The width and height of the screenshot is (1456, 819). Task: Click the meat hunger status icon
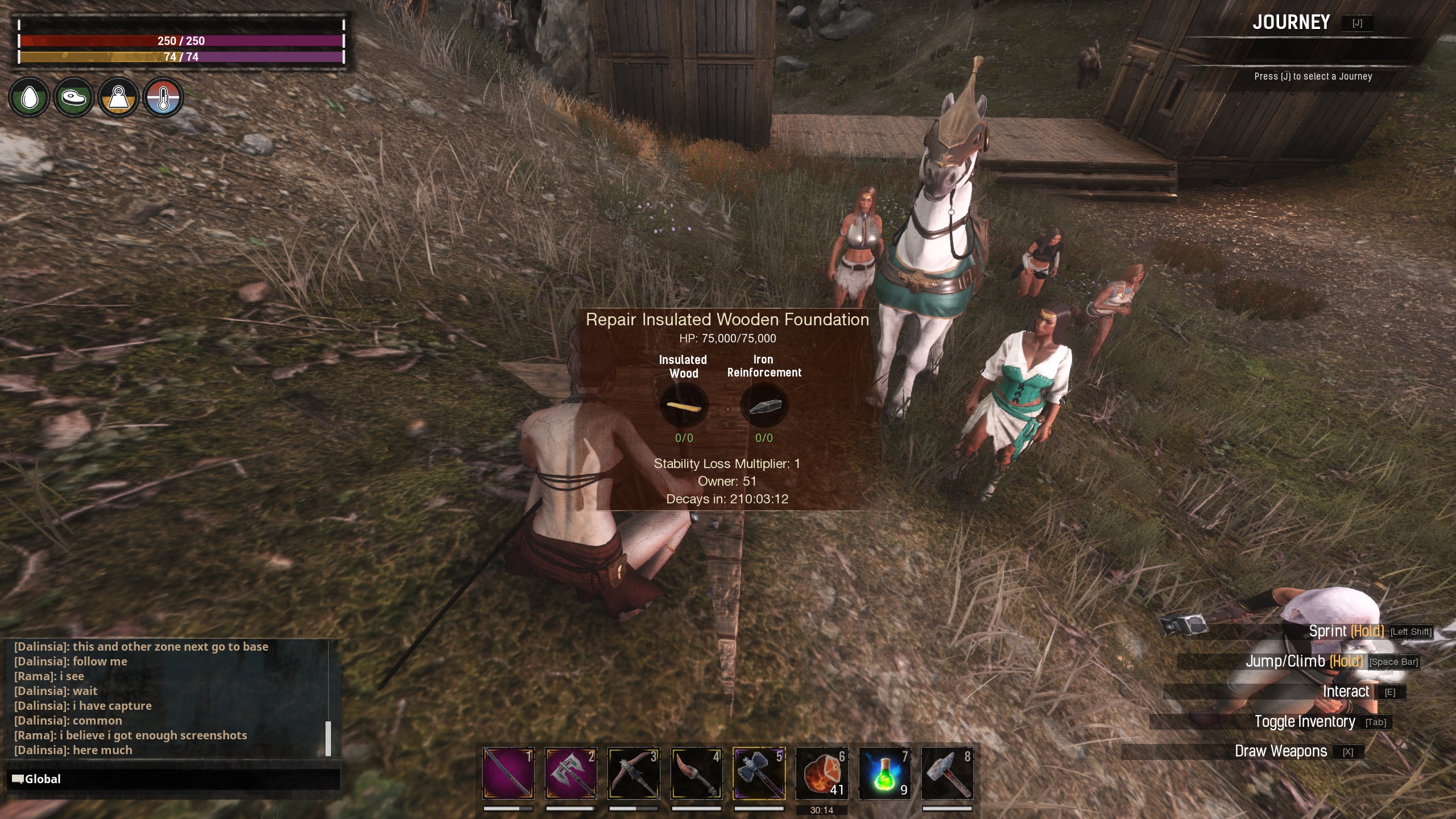tap(73, 98)
